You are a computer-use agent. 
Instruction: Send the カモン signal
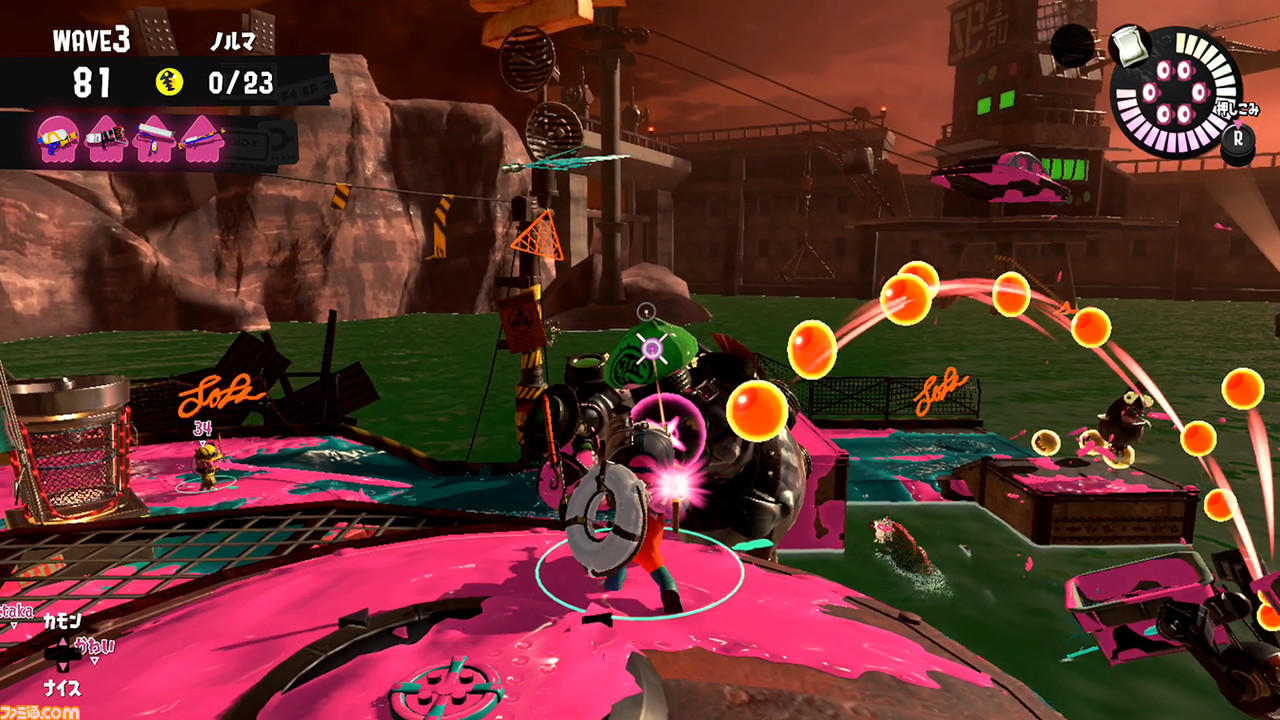pyautogui.click(x=62, y=622)
